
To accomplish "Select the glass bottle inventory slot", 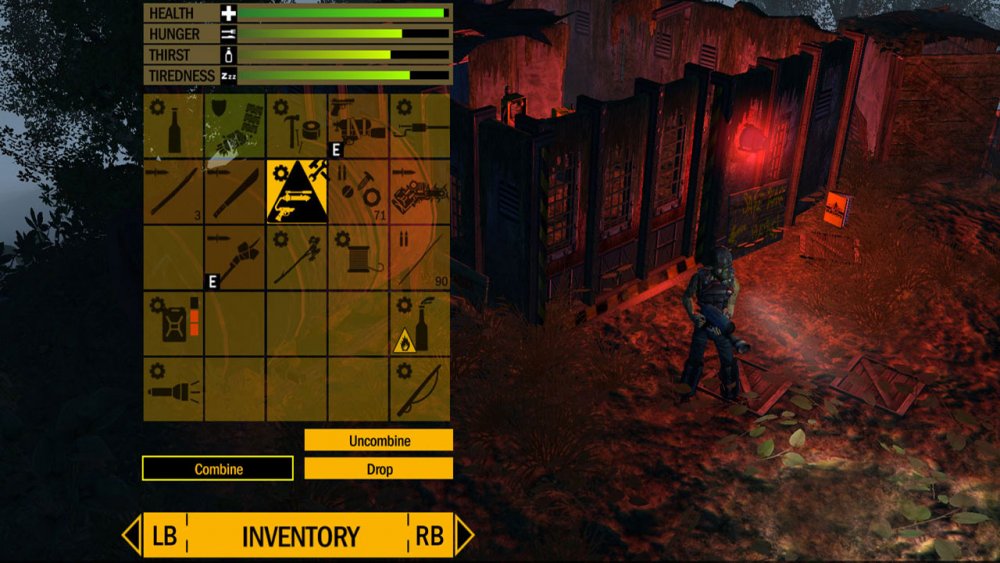I will (x=173, y=126).
